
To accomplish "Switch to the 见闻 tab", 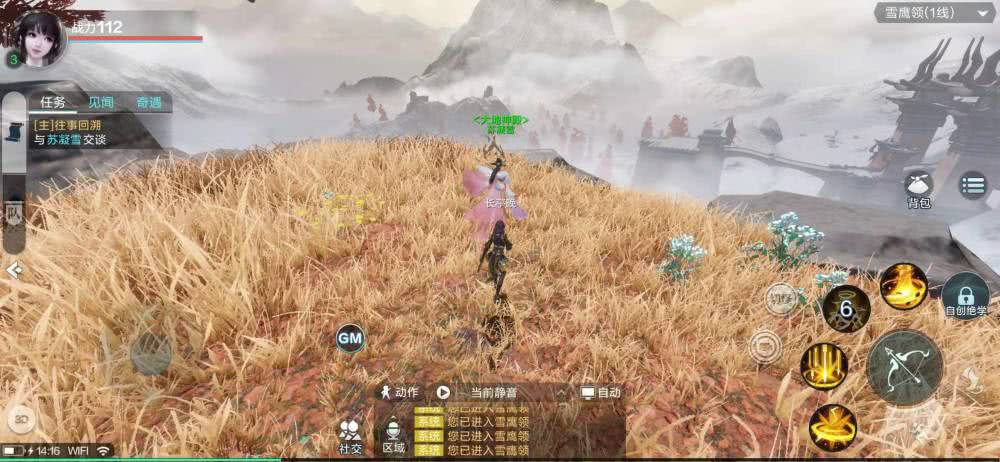I will pos(100,102).
